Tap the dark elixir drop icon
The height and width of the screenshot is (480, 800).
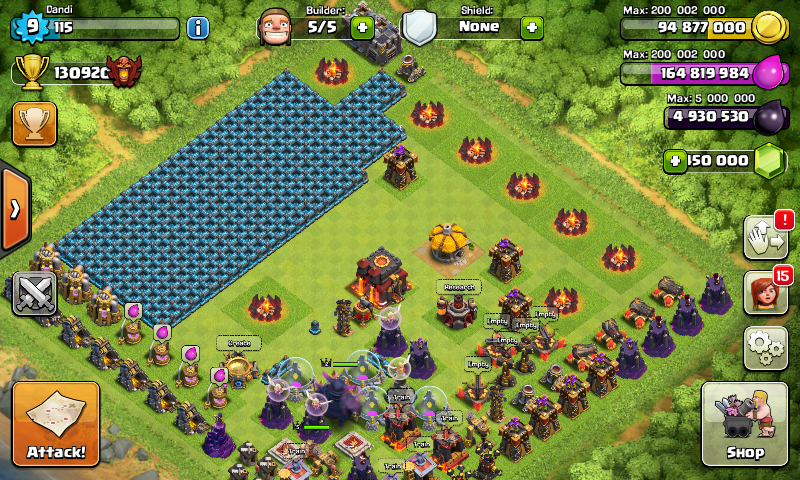pyautogui.click(x=768, y=117)
